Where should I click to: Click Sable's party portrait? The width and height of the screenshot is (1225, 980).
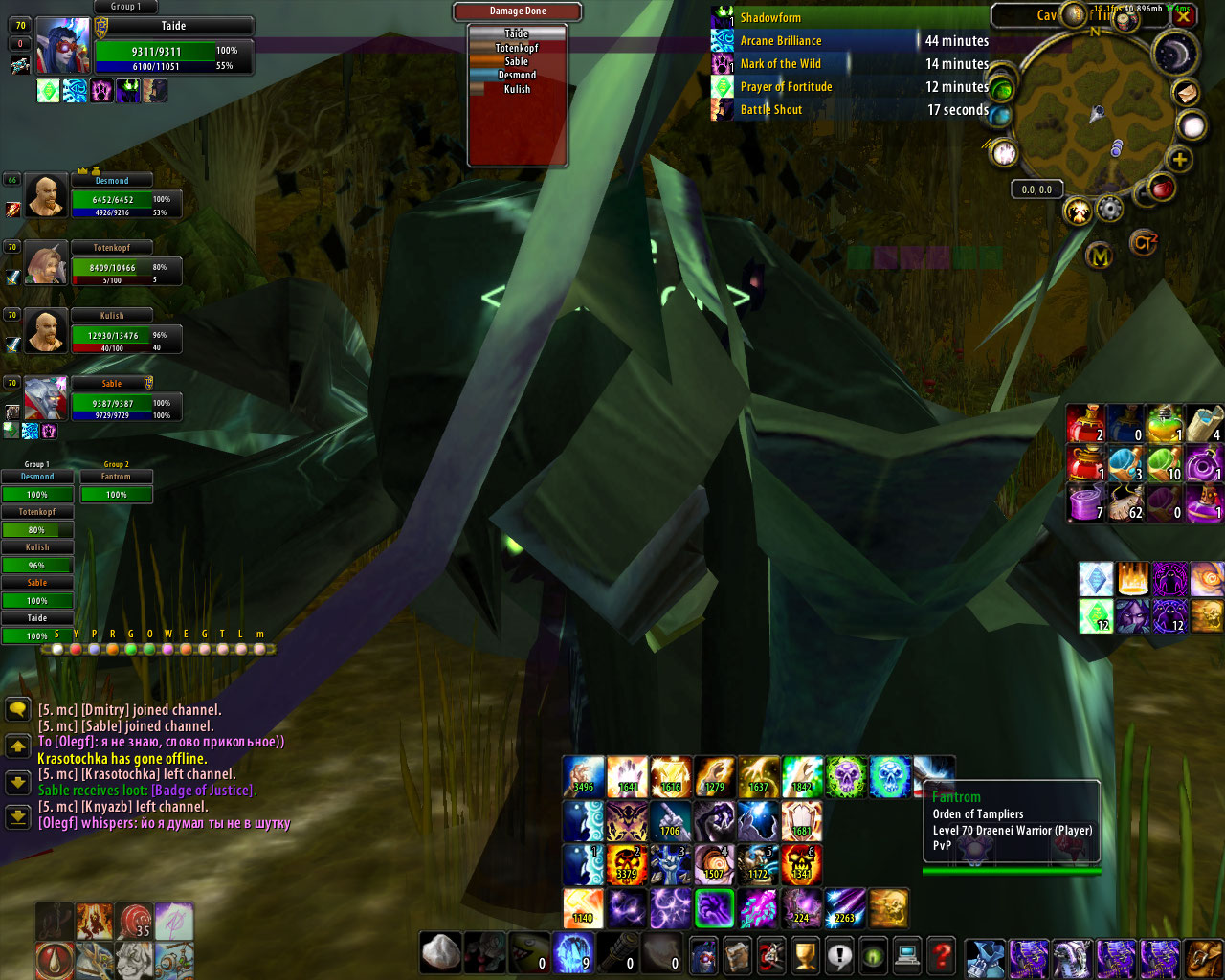[46, 398]
